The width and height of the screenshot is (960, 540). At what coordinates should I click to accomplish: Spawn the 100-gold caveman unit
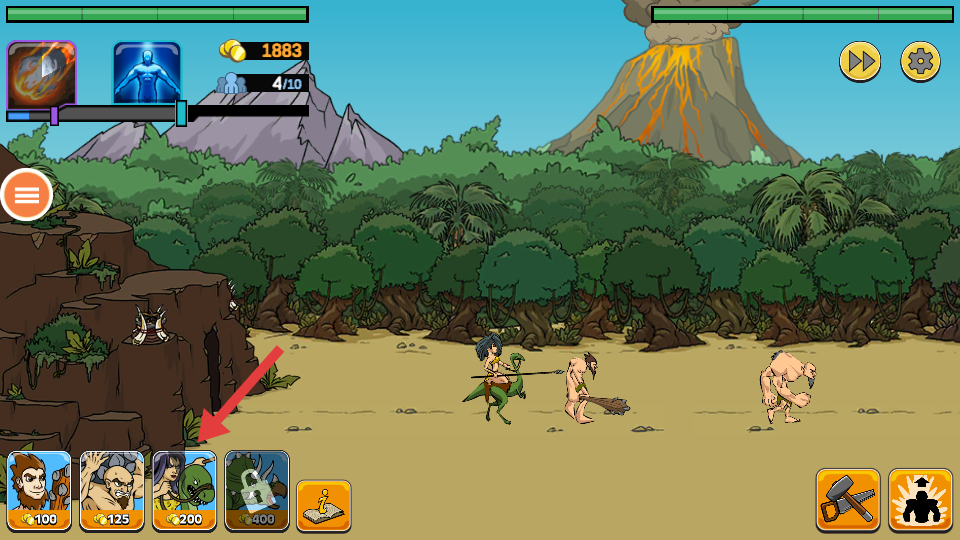(40, 490)
